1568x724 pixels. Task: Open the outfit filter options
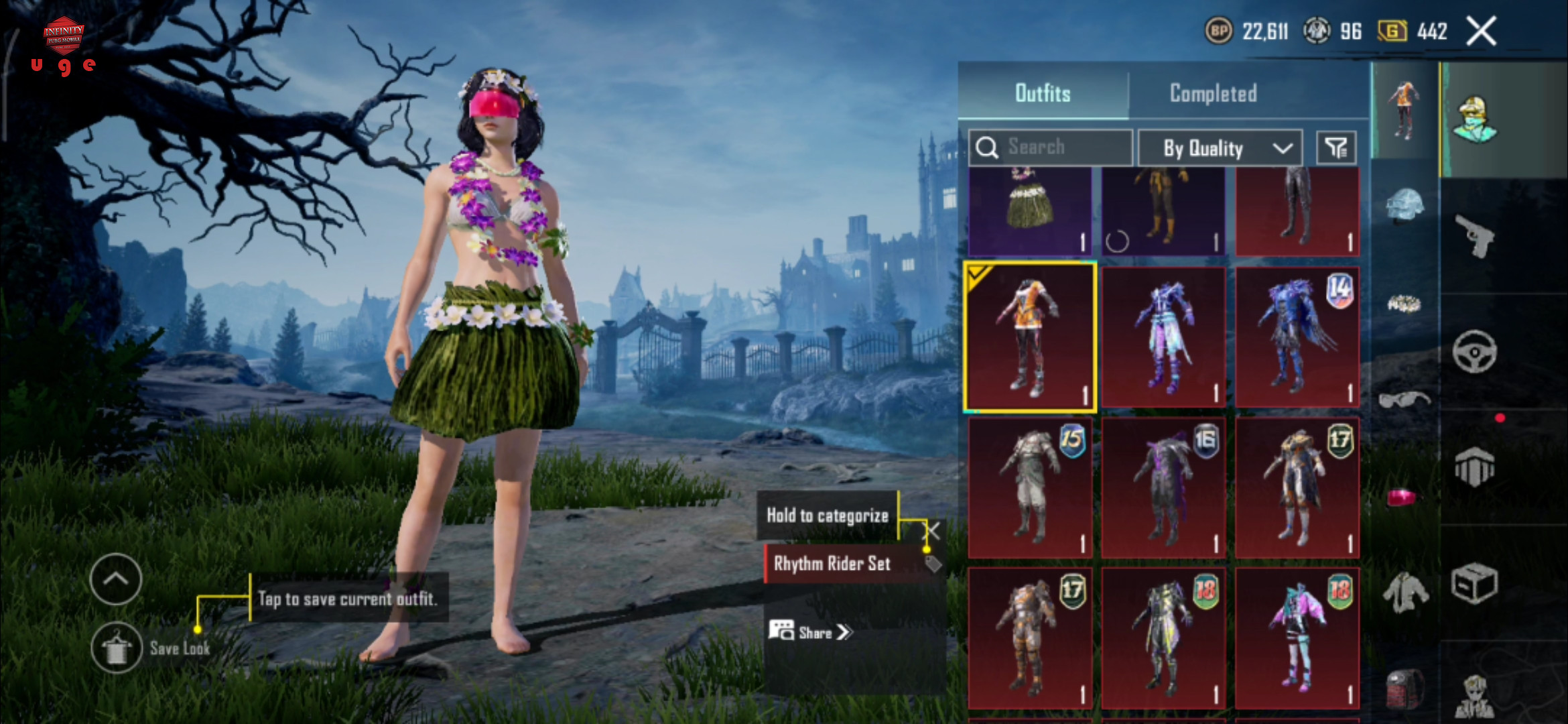click(x=1336, y=147)
